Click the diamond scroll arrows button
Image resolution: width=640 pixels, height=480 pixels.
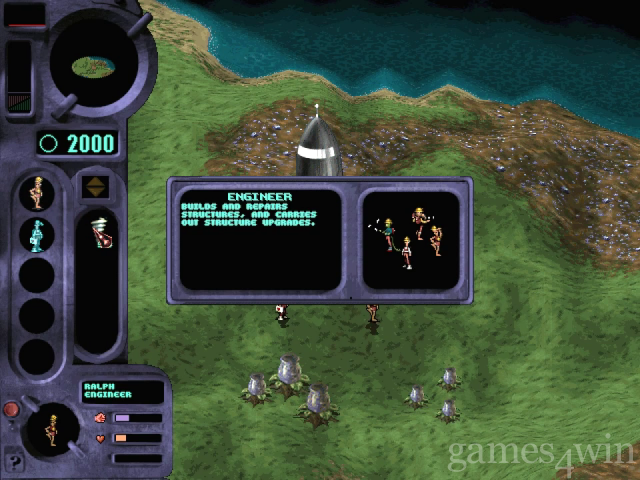pos(96,185)
